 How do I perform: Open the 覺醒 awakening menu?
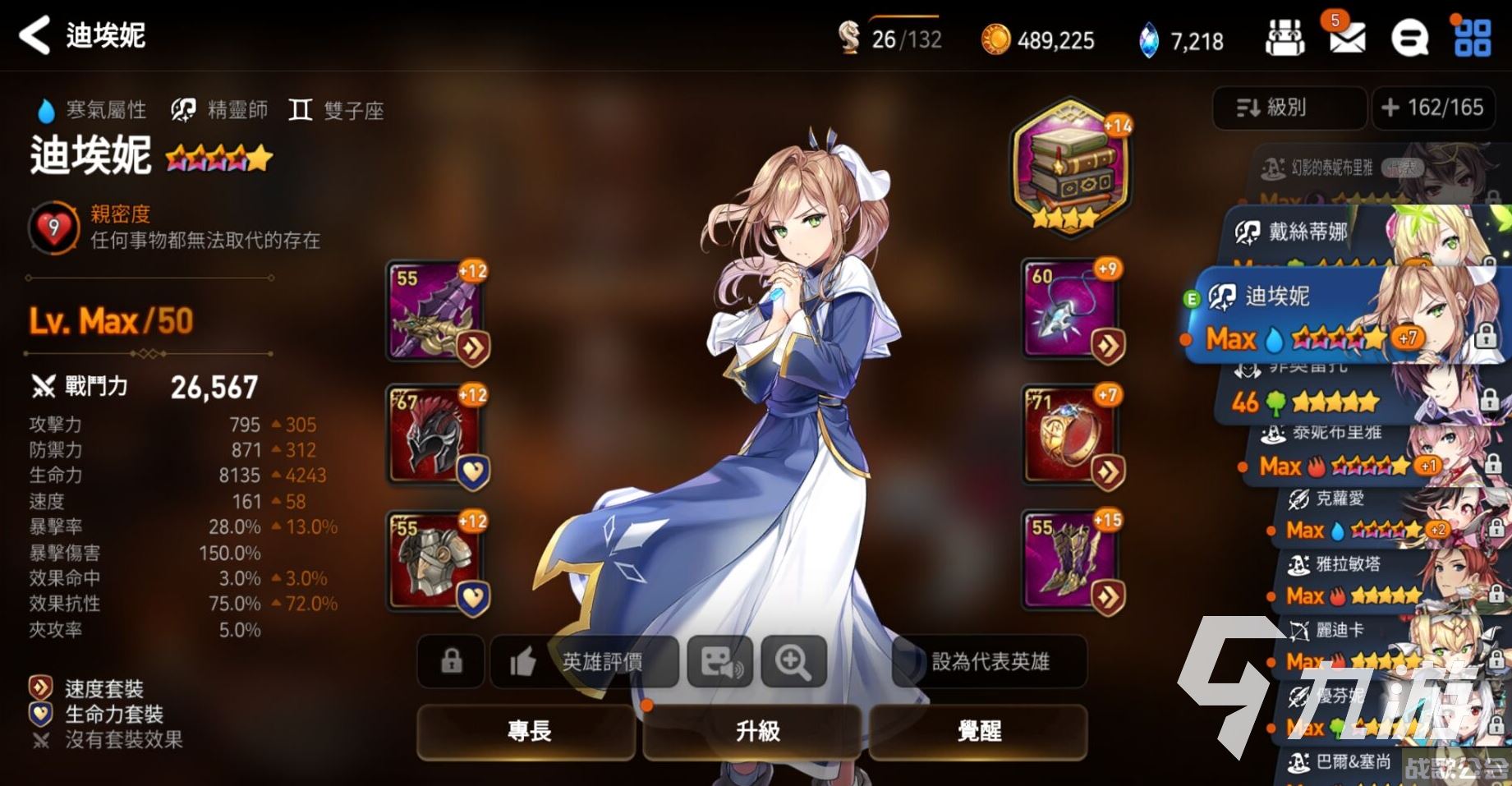[979, 730]
